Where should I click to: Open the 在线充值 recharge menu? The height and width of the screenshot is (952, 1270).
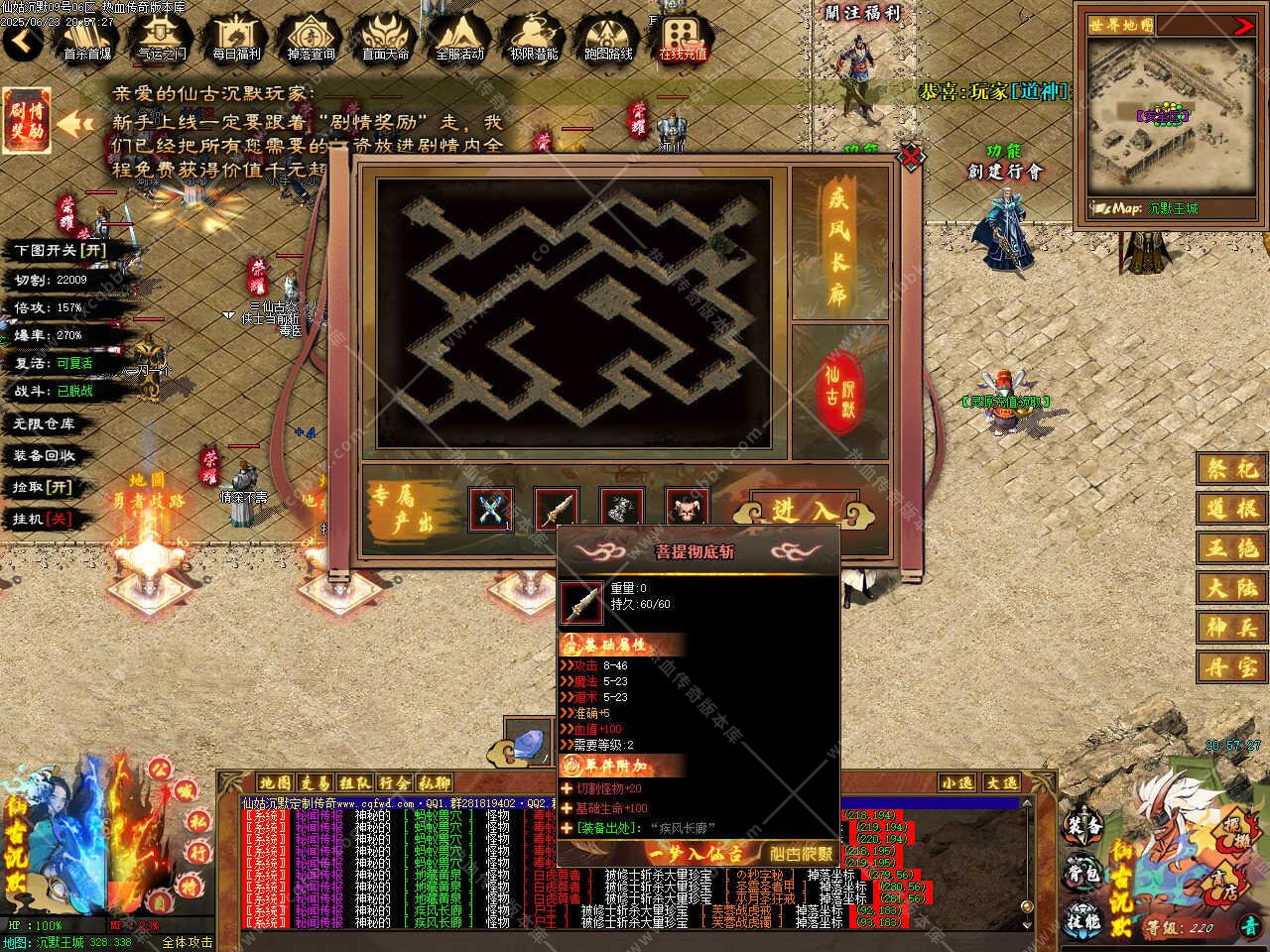[x=683, y=38]
